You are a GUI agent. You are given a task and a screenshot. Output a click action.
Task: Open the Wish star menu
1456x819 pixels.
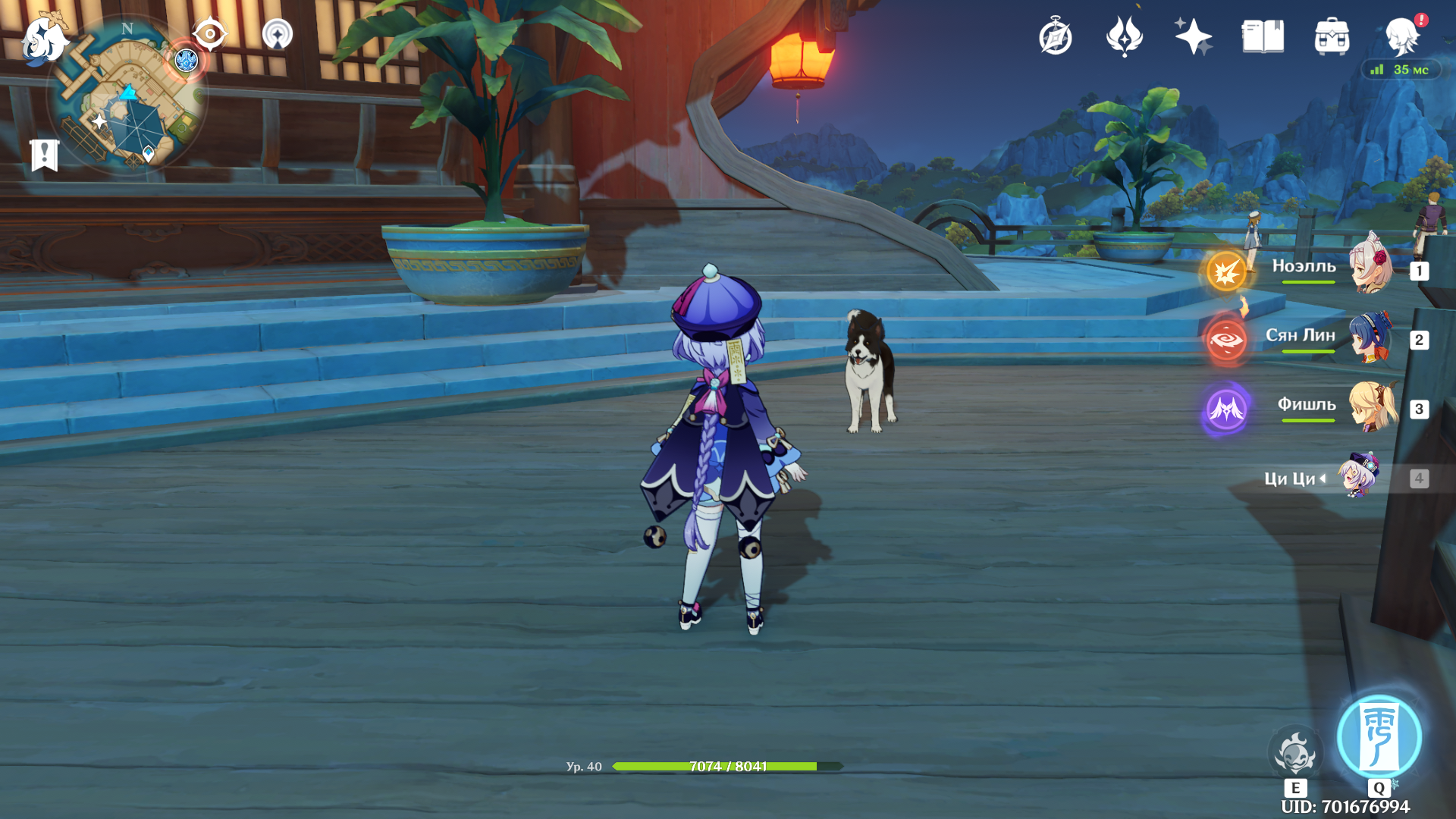point(1193,36)
